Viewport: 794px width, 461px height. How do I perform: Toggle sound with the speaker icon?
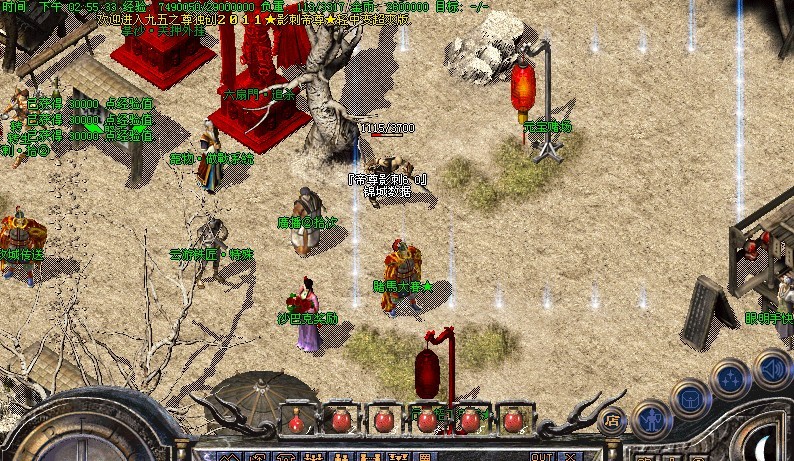(x=771, y=367)
